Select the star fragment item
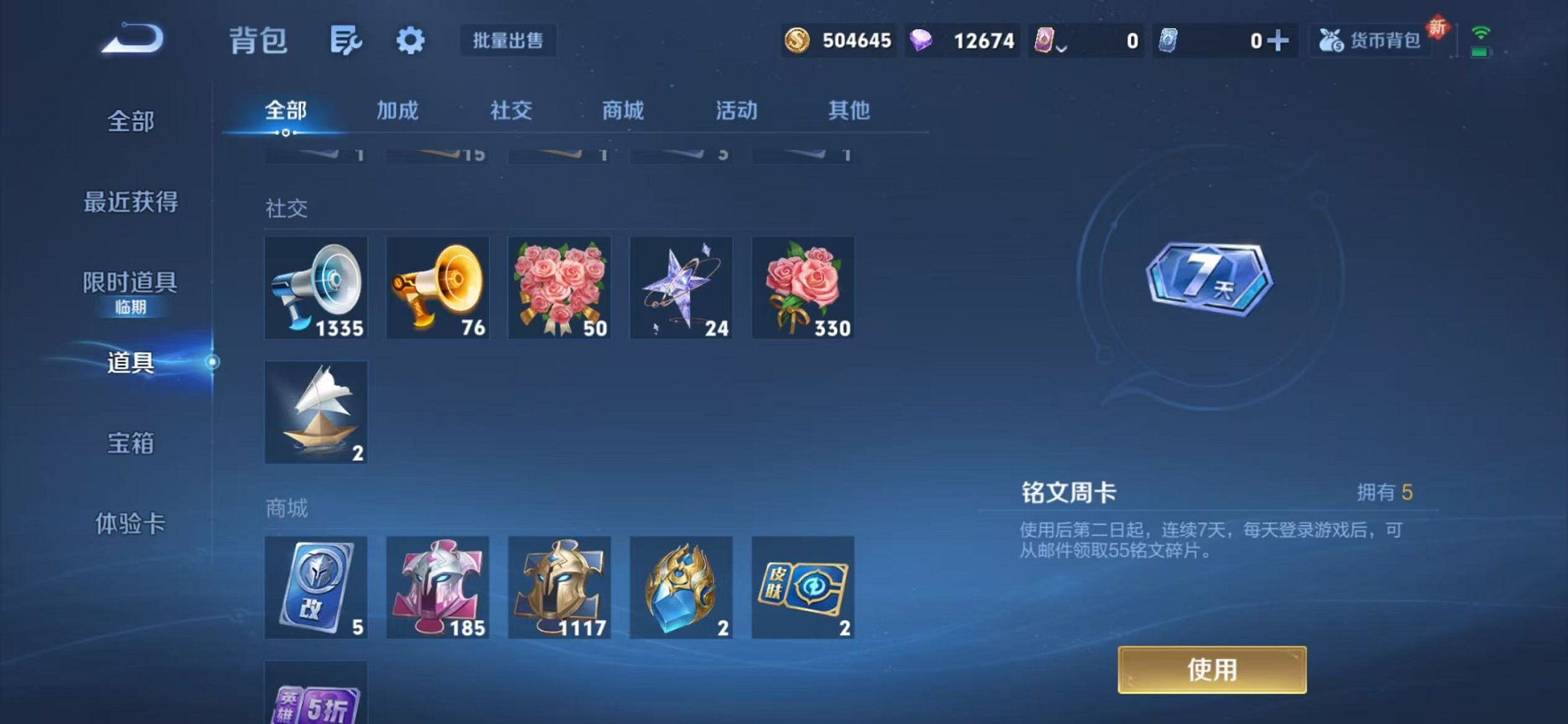Viewport: 1568px width, 724px height. pyautogui.click(x=681, y=287)
